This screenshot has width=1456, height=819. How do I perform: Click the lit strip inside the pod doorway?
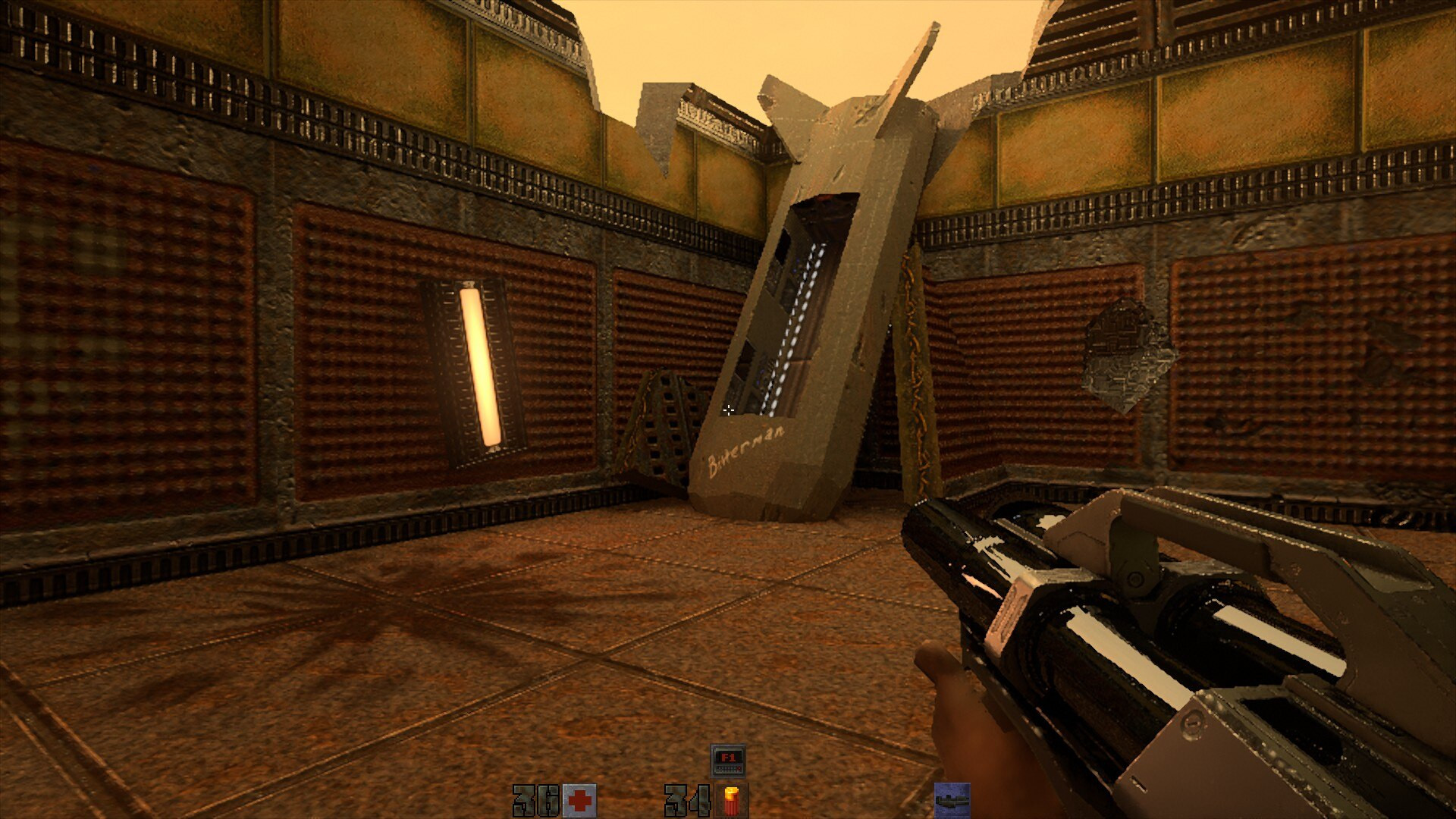[804, 288]
